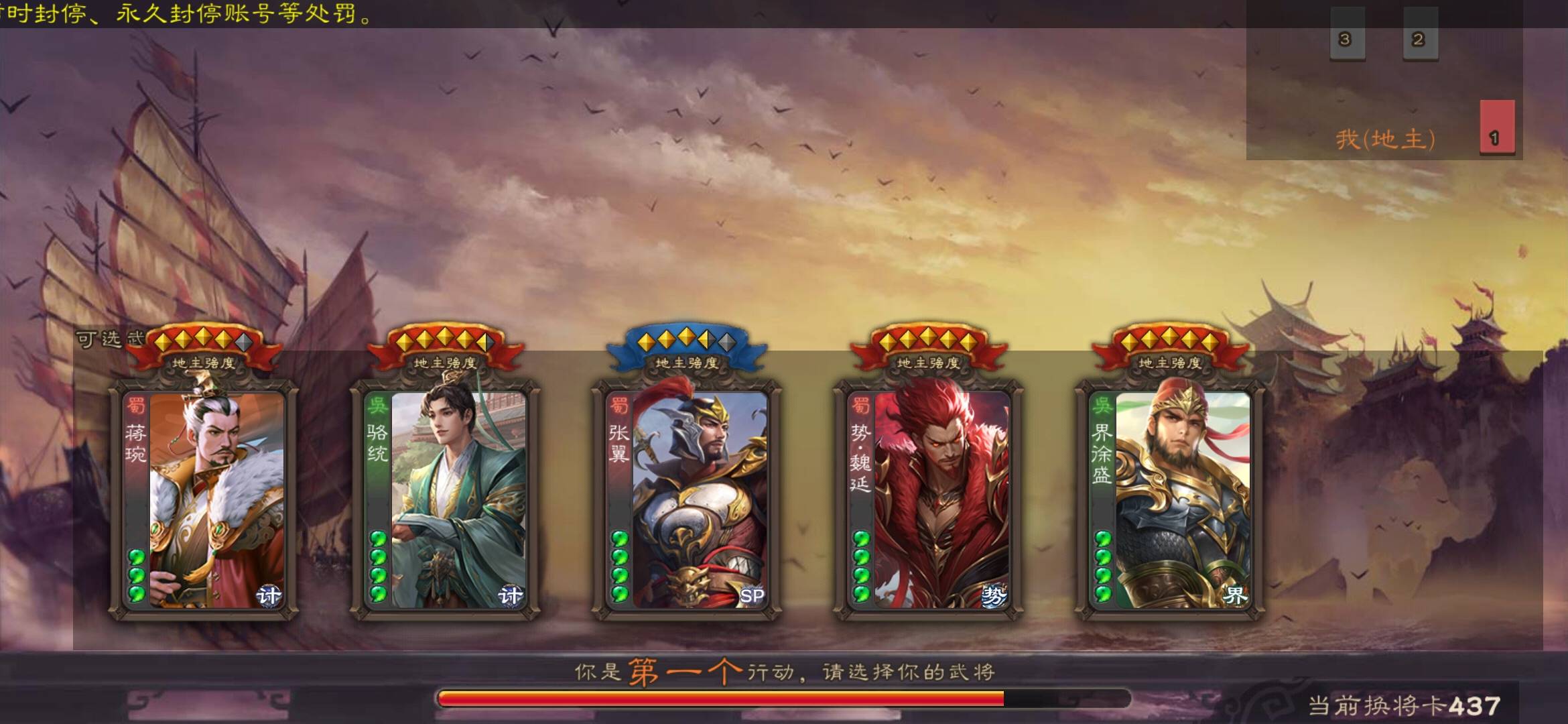Select the red seat 1 landlord marker
The width and height of the screenshot is (1568, 724).
[1497, 127]
